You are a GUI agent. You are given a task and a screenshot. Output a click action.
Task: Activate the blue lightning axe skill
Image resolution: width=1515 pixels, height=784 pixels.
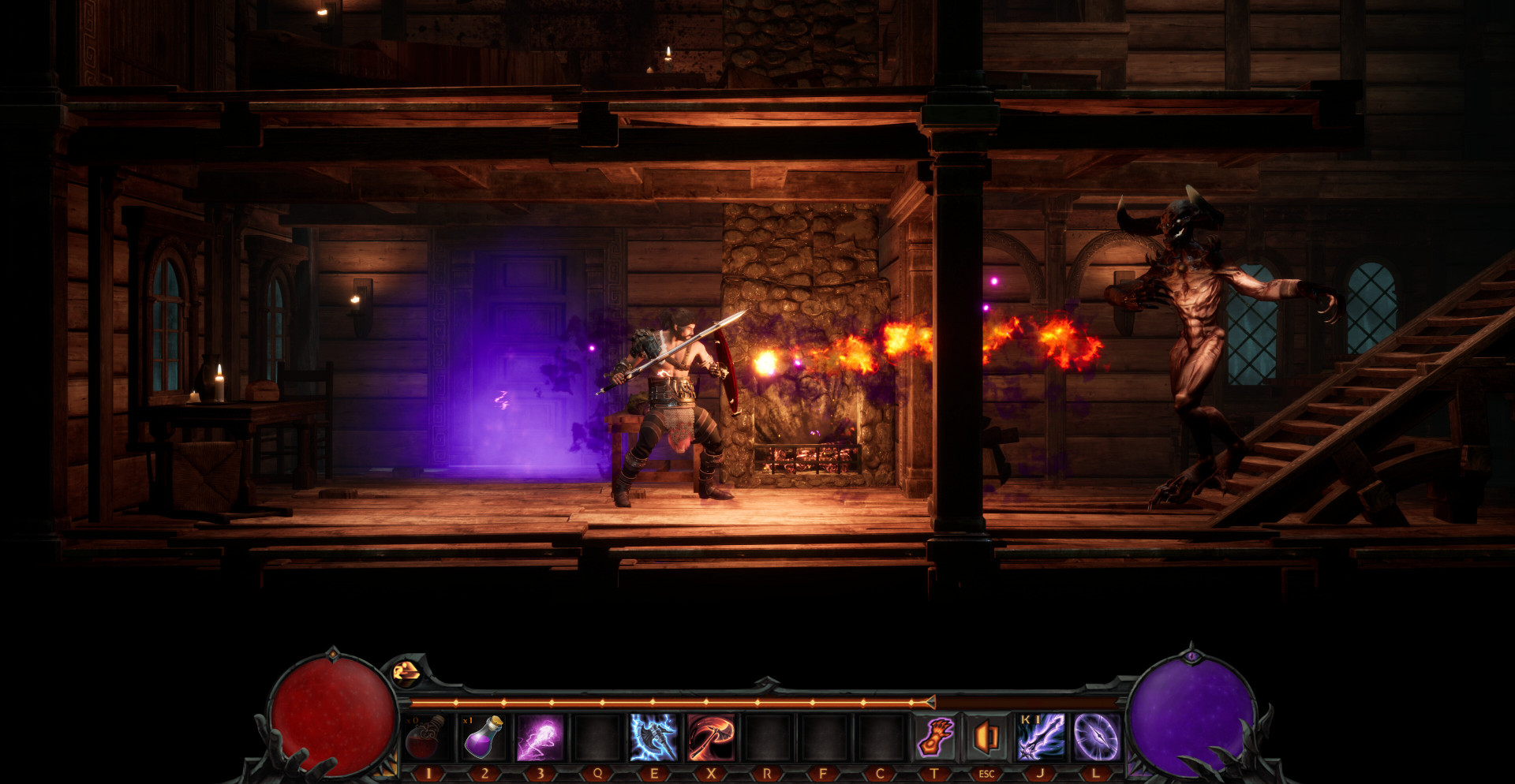(x=654, y=737)
